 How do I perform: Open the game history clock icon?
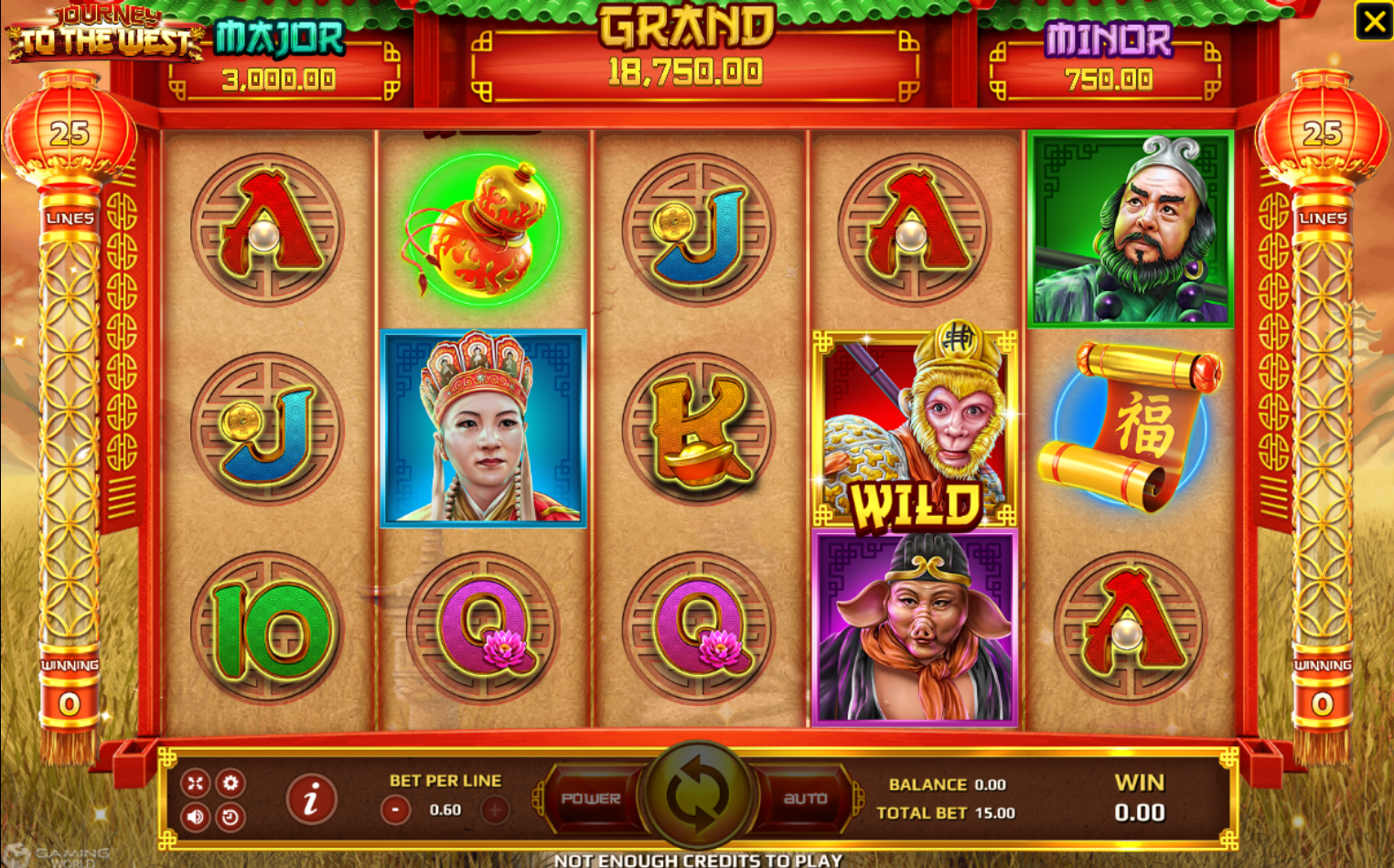click(x=231, y=816)
